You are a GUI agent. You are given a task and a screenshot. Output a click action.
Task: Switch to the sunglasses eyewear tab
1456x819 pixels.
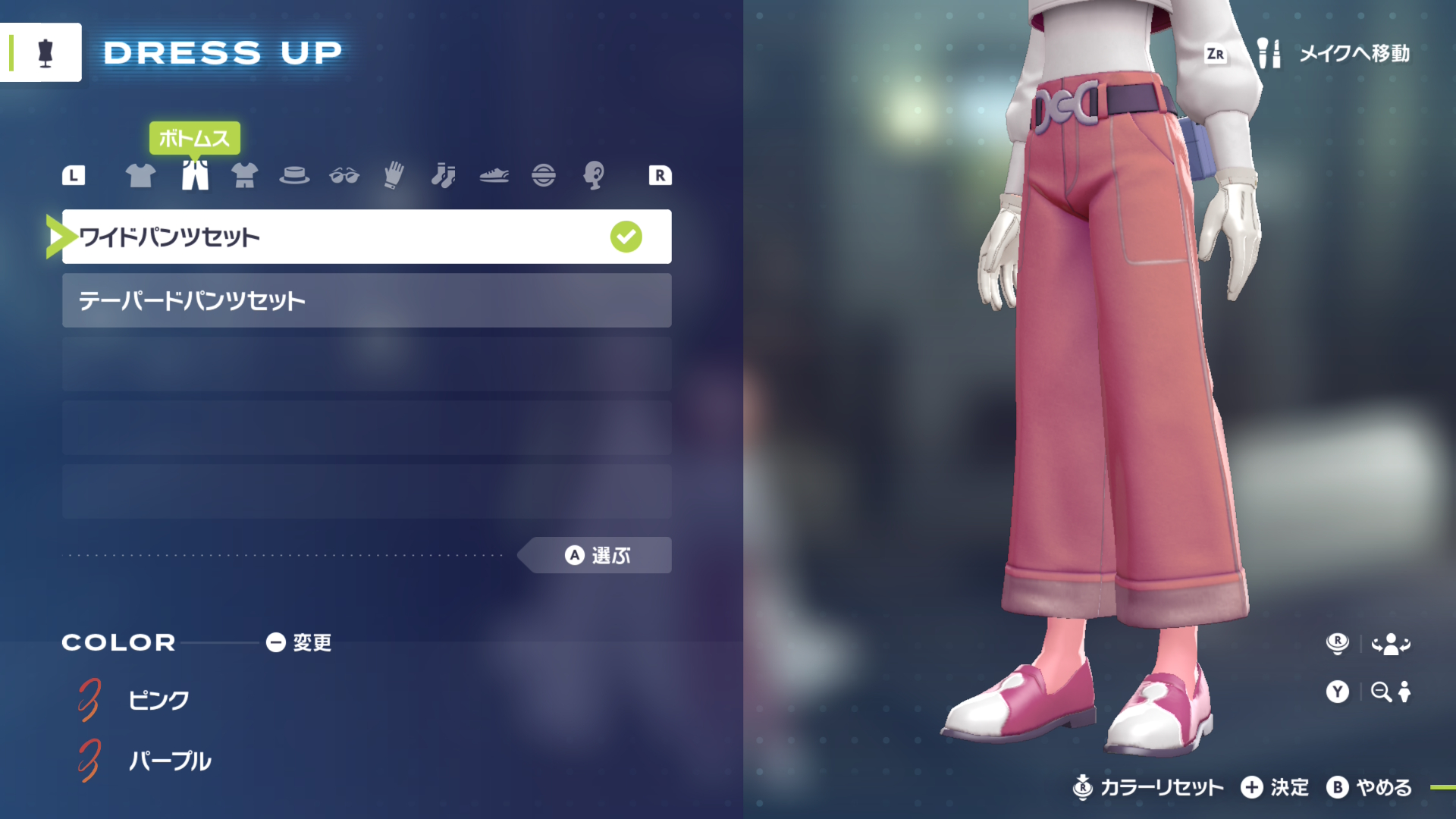coord(344,175)
